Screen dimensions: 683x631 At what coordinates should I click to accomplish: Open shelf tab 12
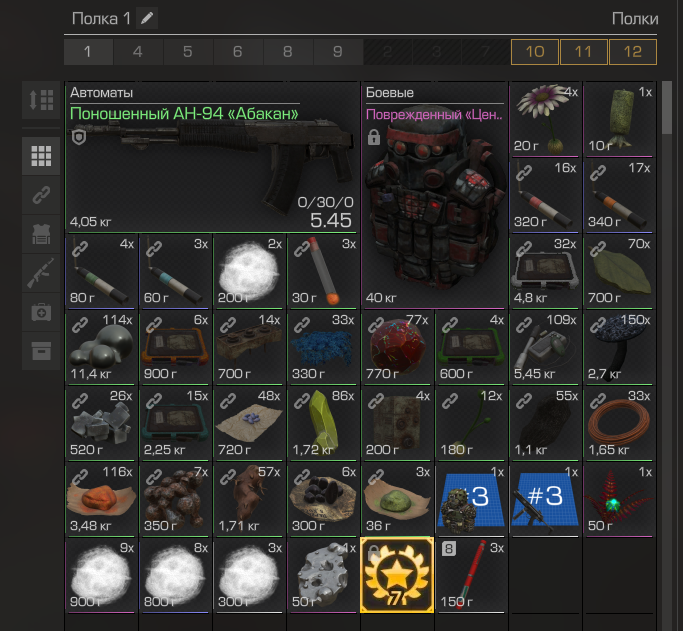pos(632,52)
